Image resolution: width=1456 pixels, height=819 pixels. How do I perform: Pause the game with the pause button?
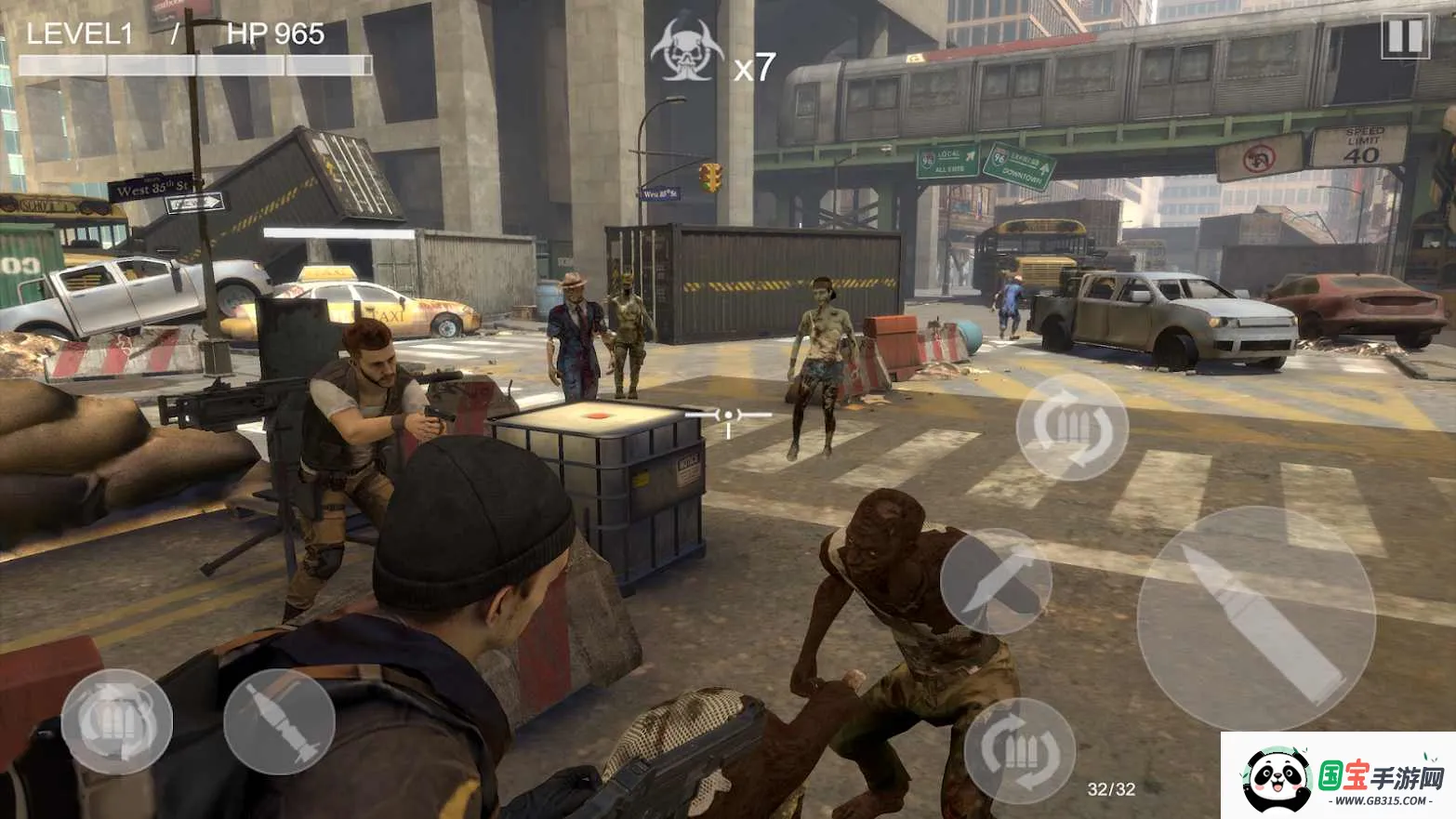click(x=1404, y=37)
